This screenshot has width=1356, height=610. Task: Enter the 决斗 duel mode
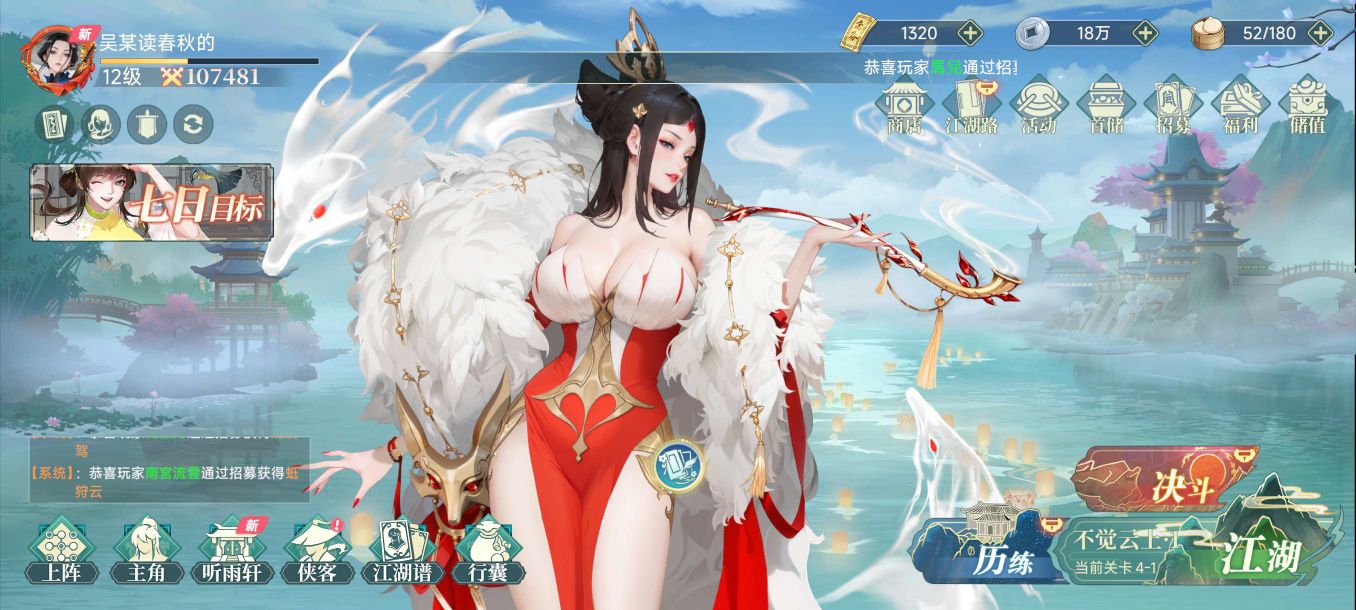pyautogui.click(x=1163, y=483)
